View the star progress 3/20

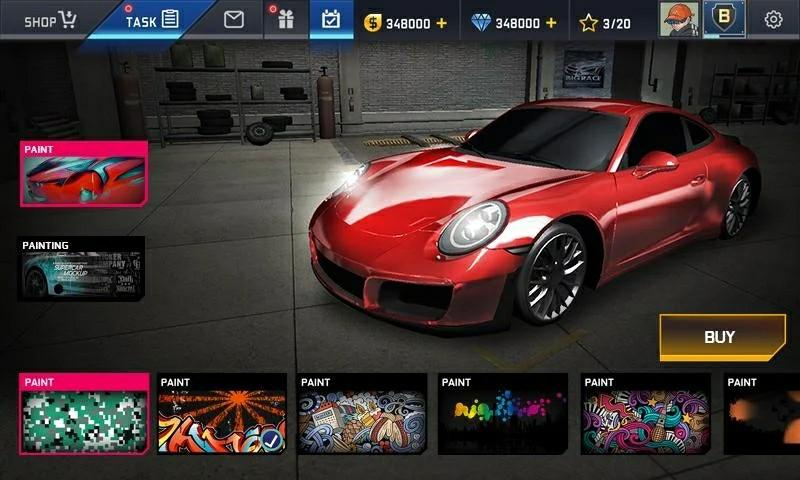[x=605, y=22]
